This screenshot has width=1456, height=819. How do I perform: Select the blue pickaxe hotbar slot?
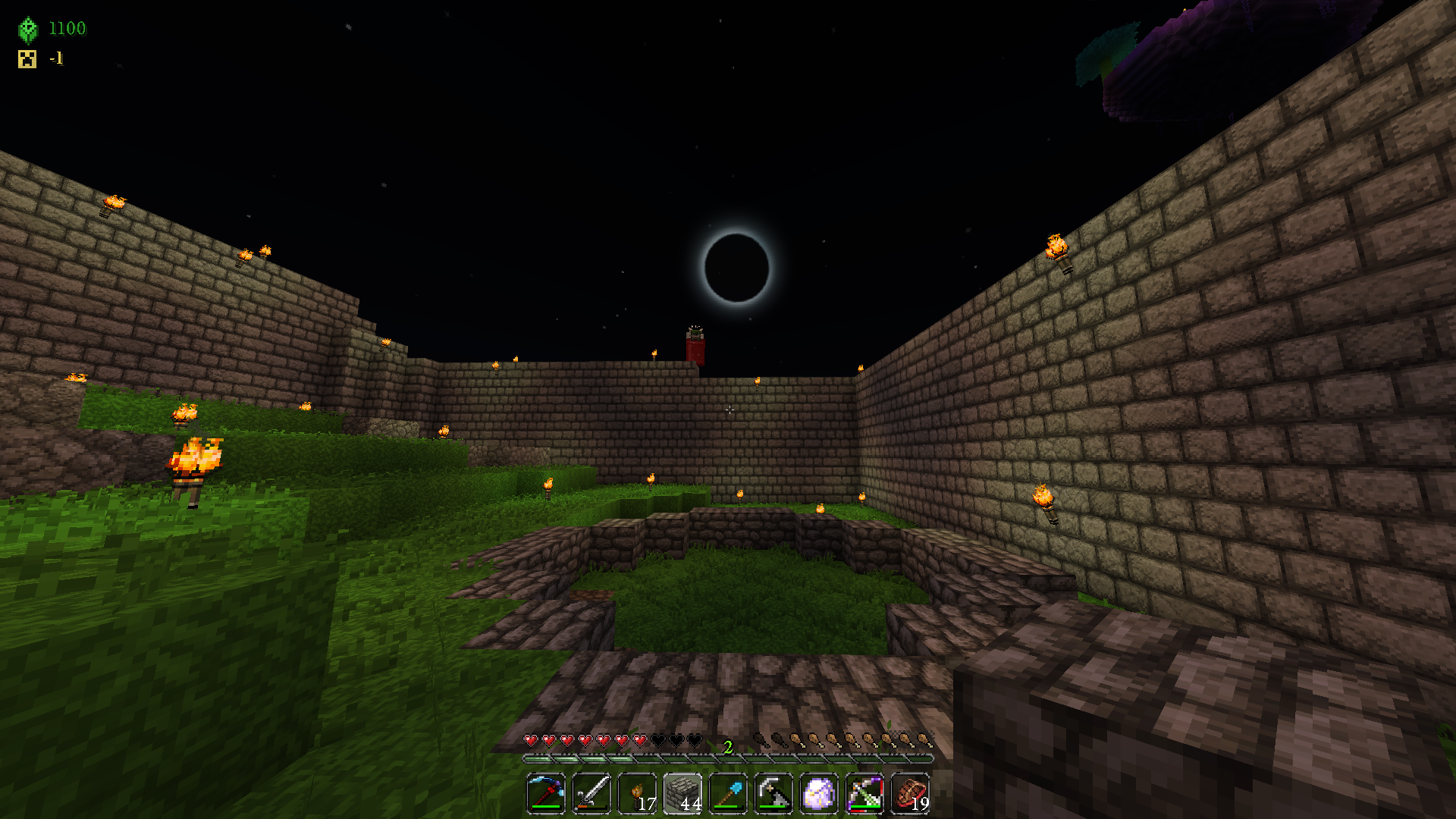(546, 794)
